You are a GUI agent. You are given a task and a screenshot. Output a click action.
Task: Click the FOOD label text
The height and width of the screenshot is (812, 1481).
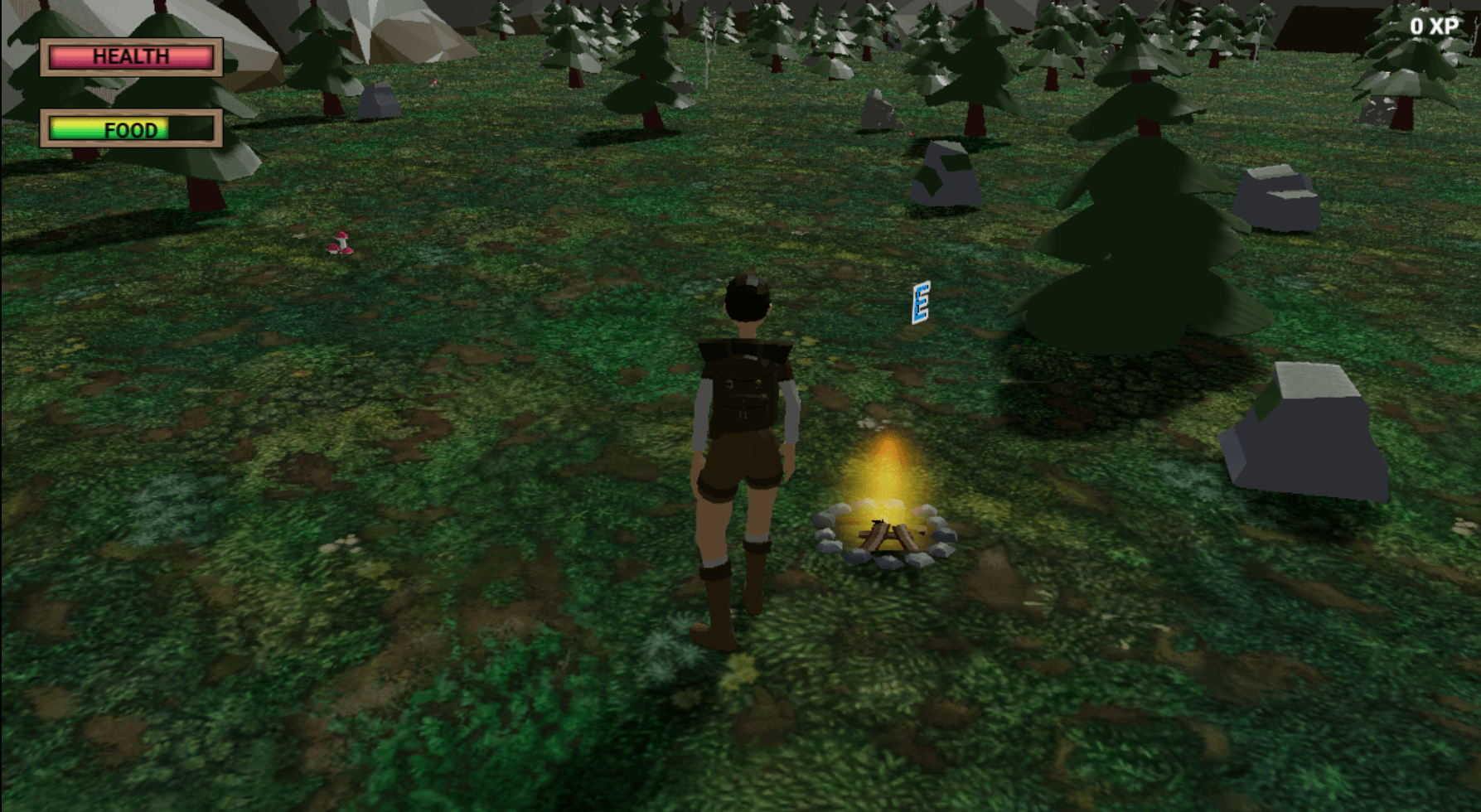tap(130, 130)
